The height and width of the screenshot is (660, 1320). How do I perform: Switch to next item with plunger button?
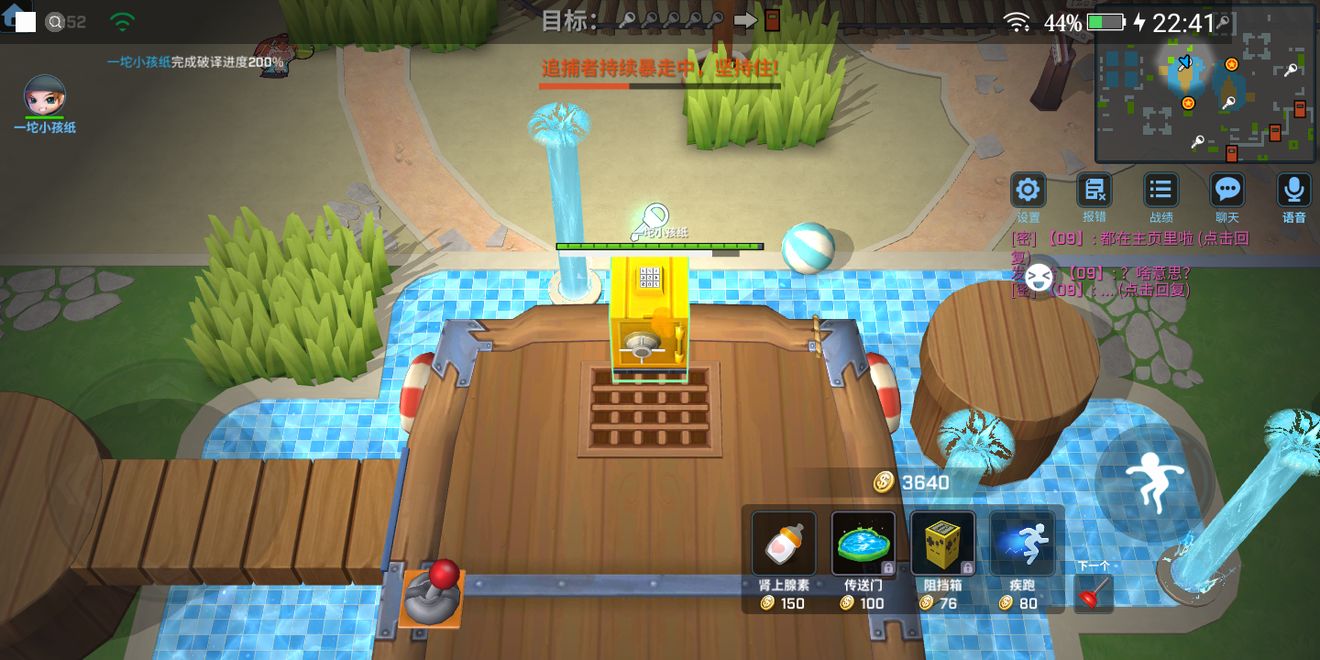click(1093, 593)
